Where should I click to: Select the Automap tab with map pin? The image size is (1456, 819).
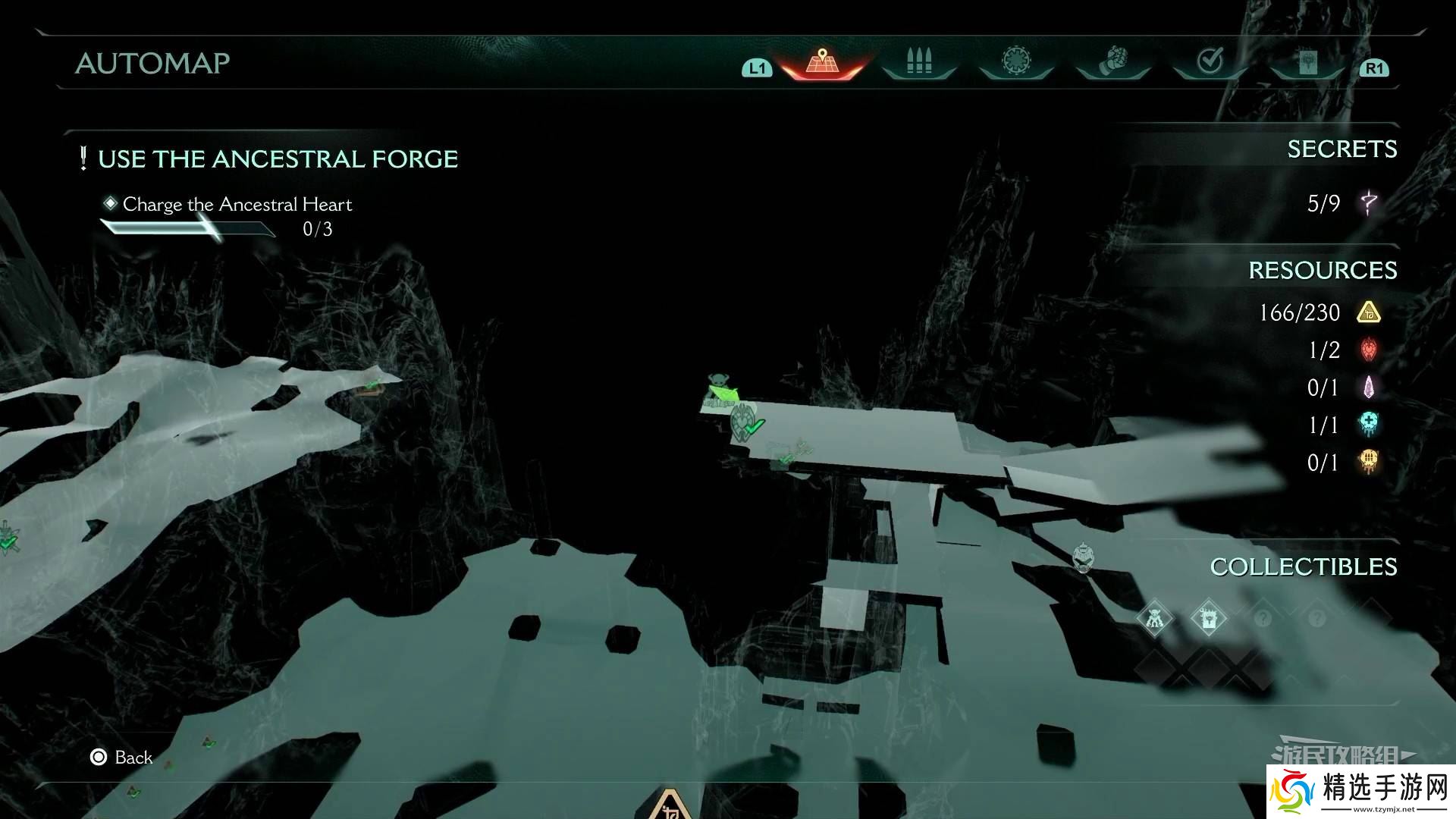click(x=822, y=61)
